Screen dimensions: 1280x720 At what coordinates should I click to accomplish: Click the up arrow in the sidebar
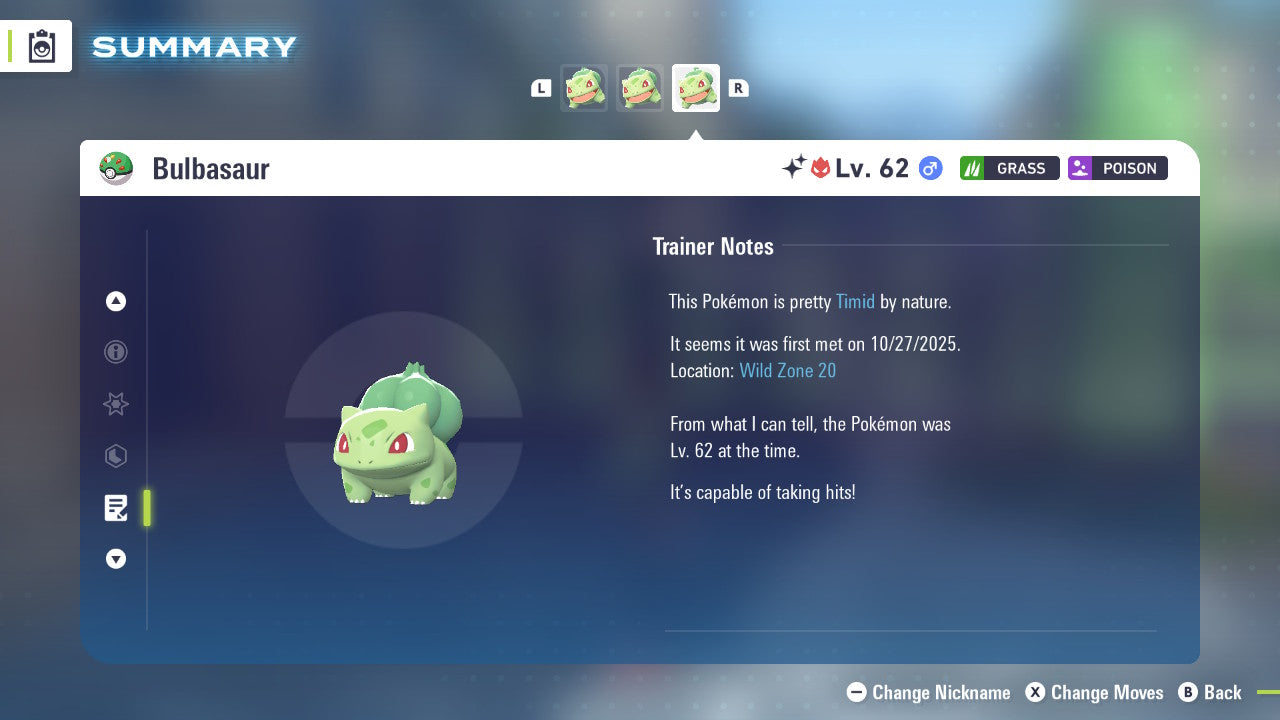(115, 301)
